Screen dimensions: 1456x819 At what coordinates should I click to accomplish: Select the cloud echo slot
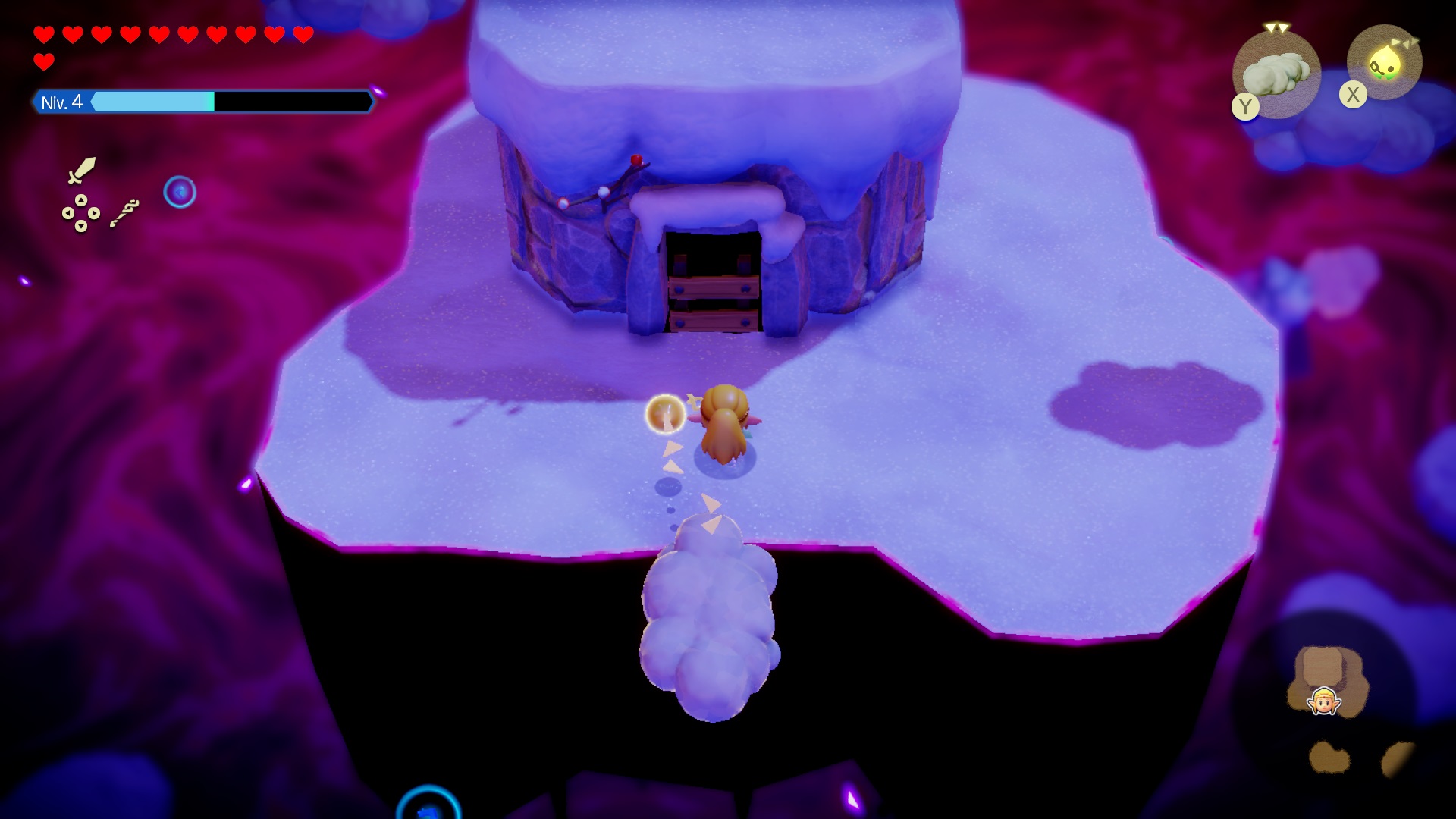click(1278, 74)
